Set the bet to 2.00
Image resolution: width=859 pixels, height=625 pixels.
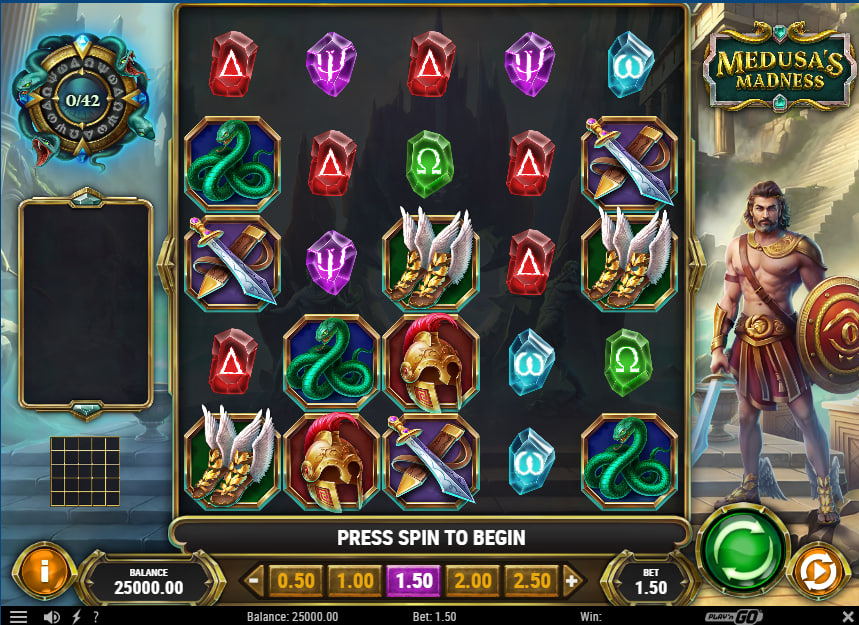(x=472, y=580)
